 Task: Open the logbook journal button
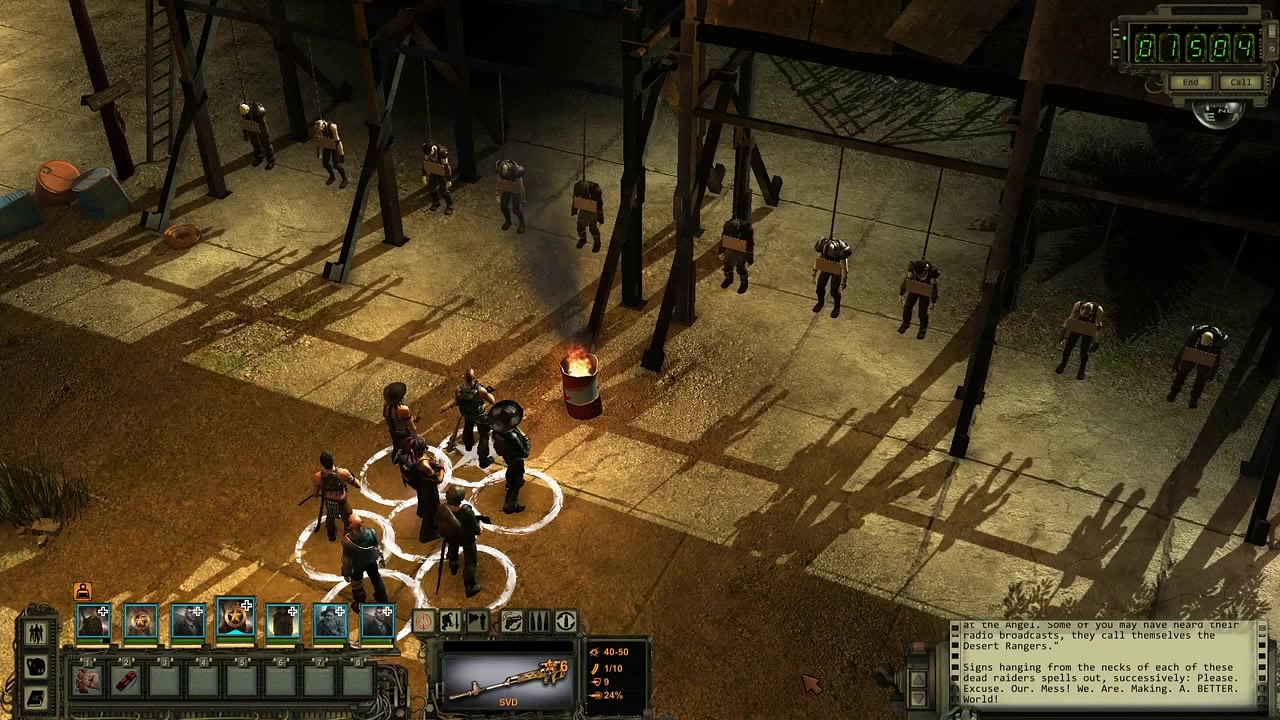(37, 697)
